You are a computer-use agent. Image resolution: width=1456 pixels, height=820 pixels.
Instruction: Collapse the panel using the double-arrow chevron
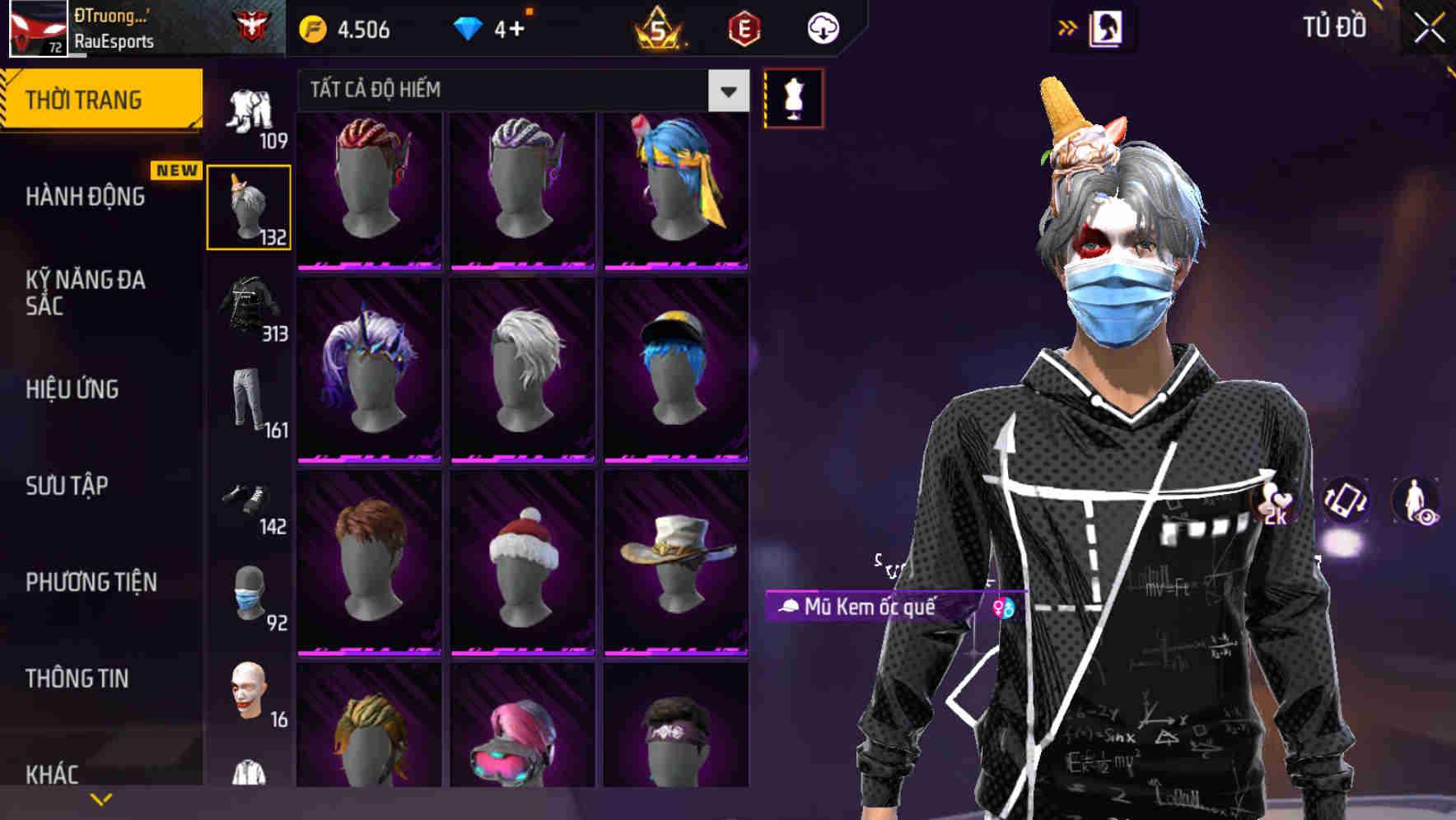(1068, 27)
